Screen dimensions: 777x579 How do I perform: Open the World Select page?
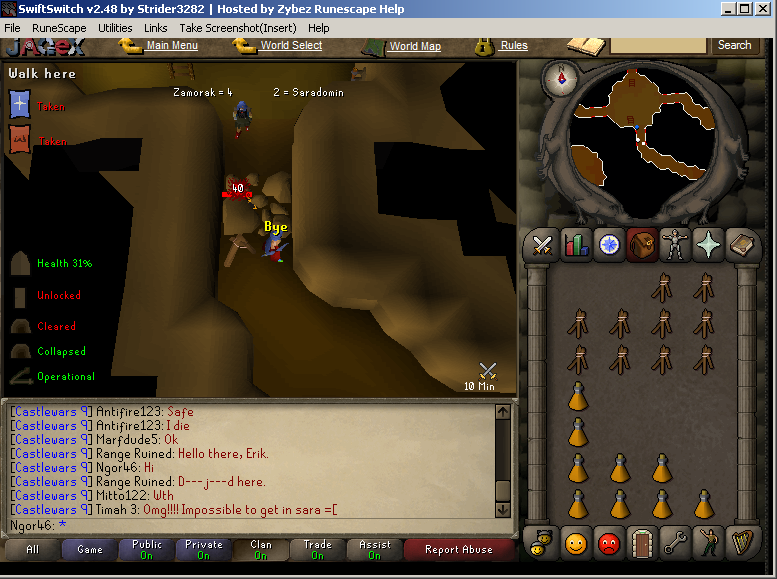pyautogui.click(x=291, y=45)
